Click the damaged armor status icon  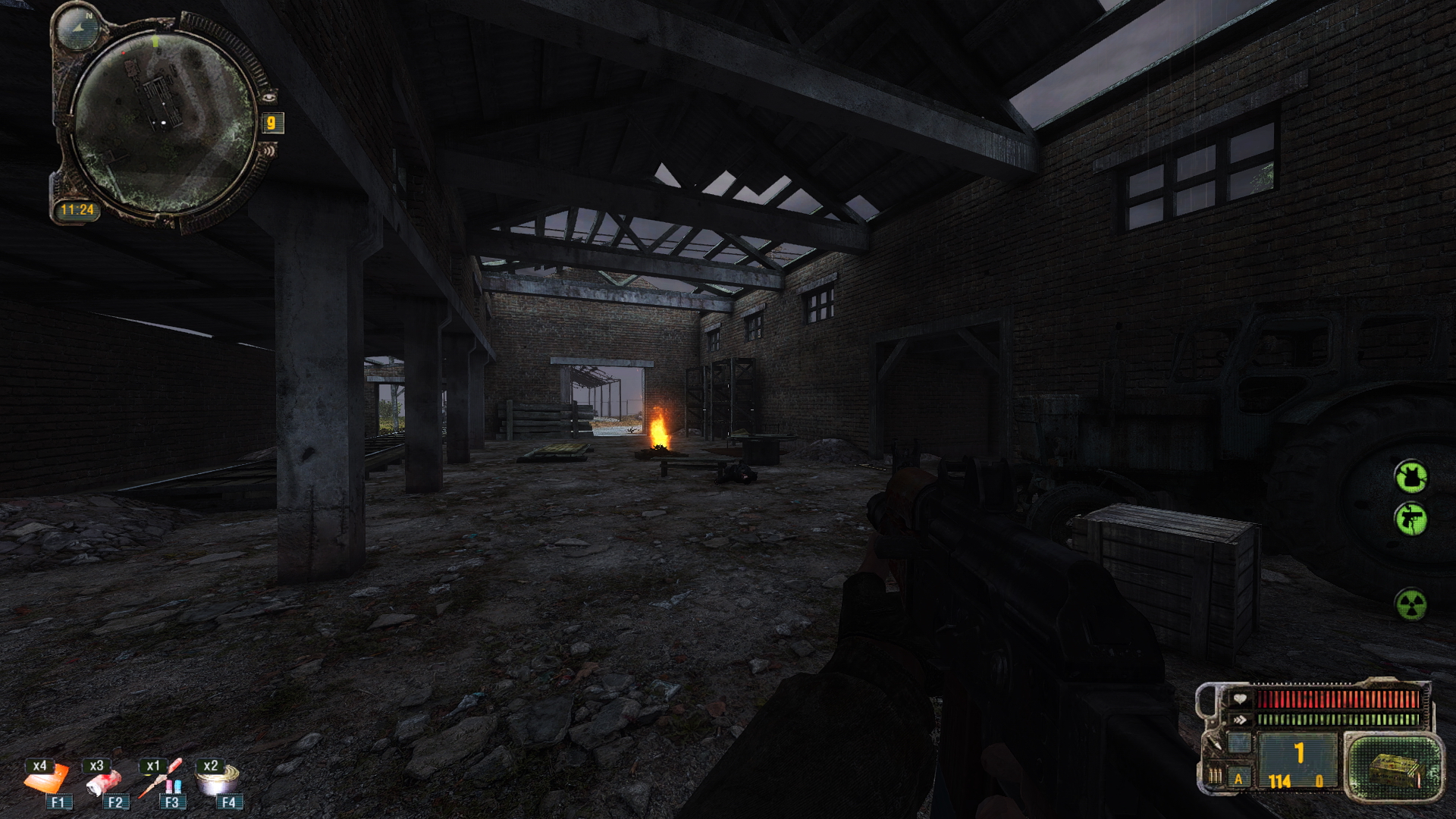(x=1410, y=477)
